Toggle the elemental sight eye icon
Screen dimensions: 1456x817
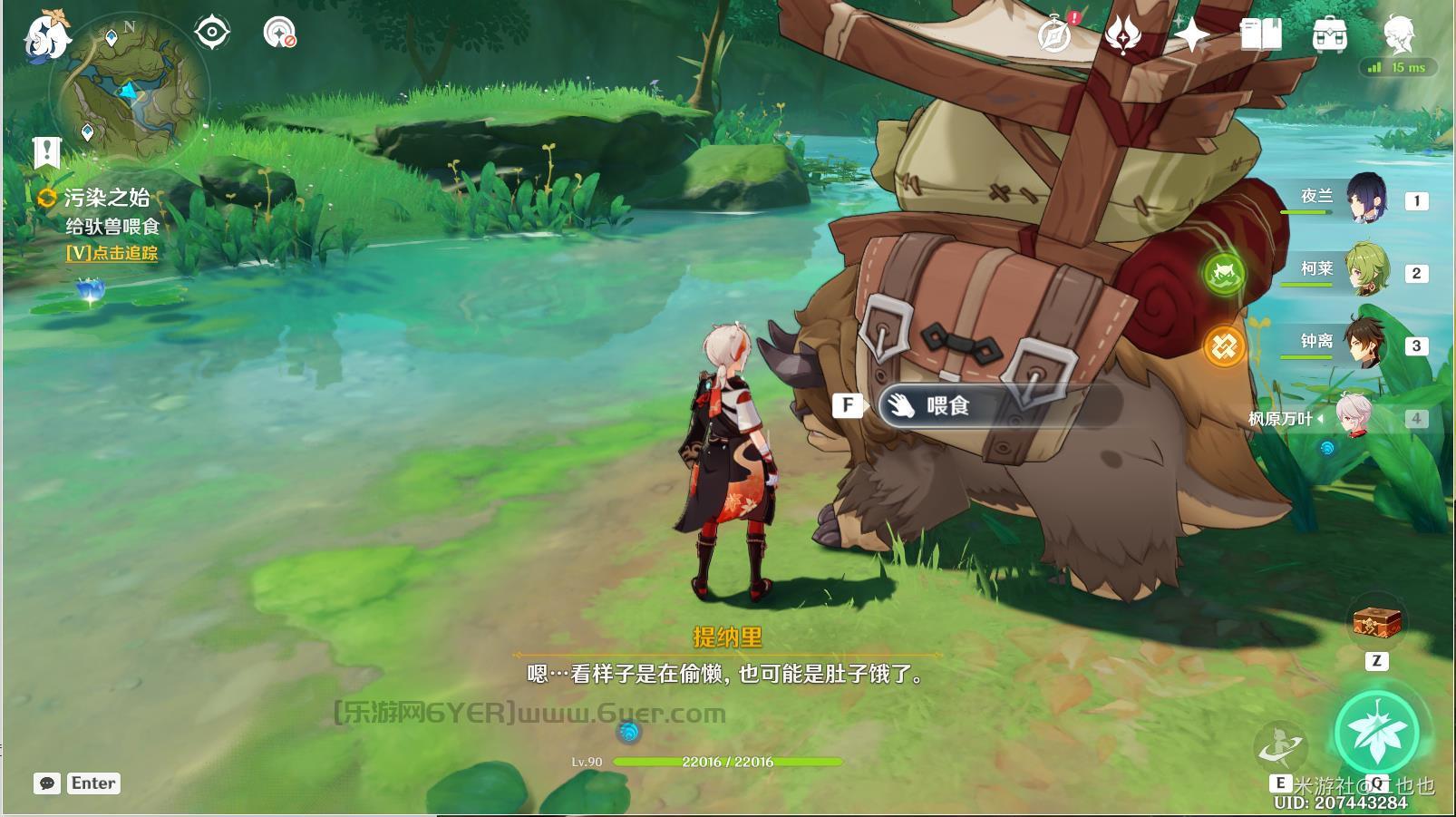click(x=212, y=33)
